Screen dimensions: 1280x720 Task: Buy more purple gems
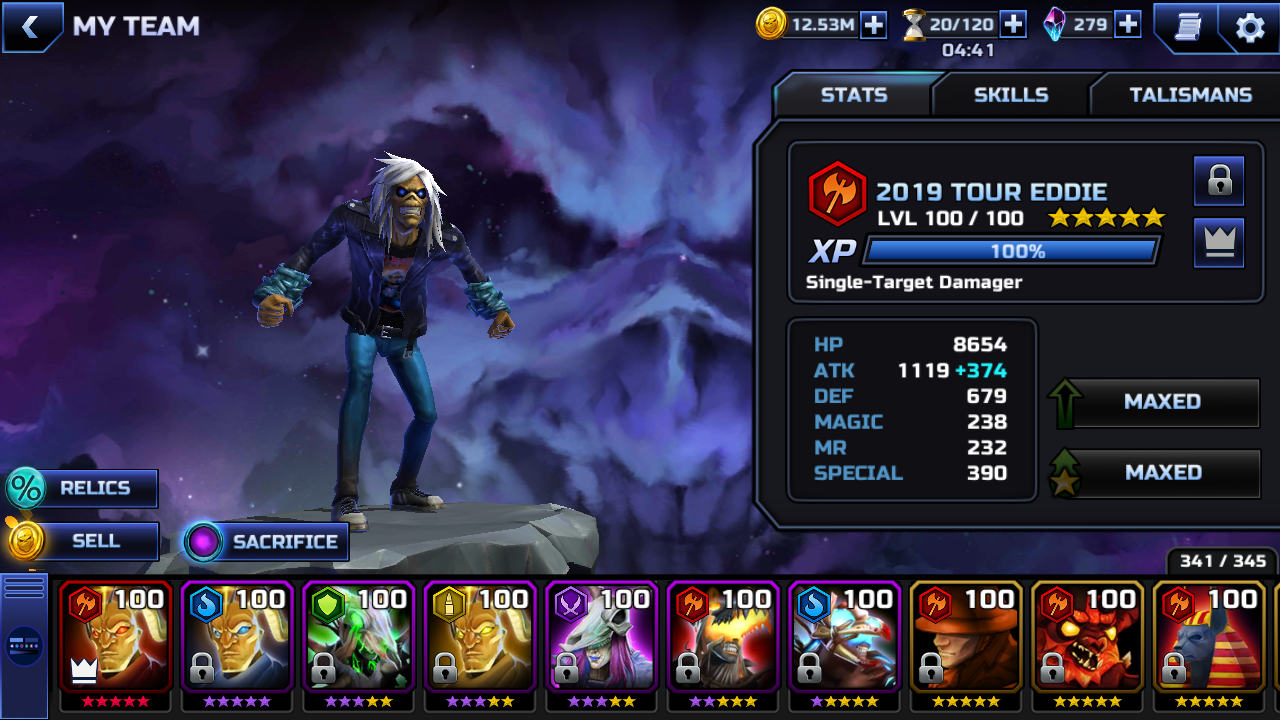tap(1128, 25)
